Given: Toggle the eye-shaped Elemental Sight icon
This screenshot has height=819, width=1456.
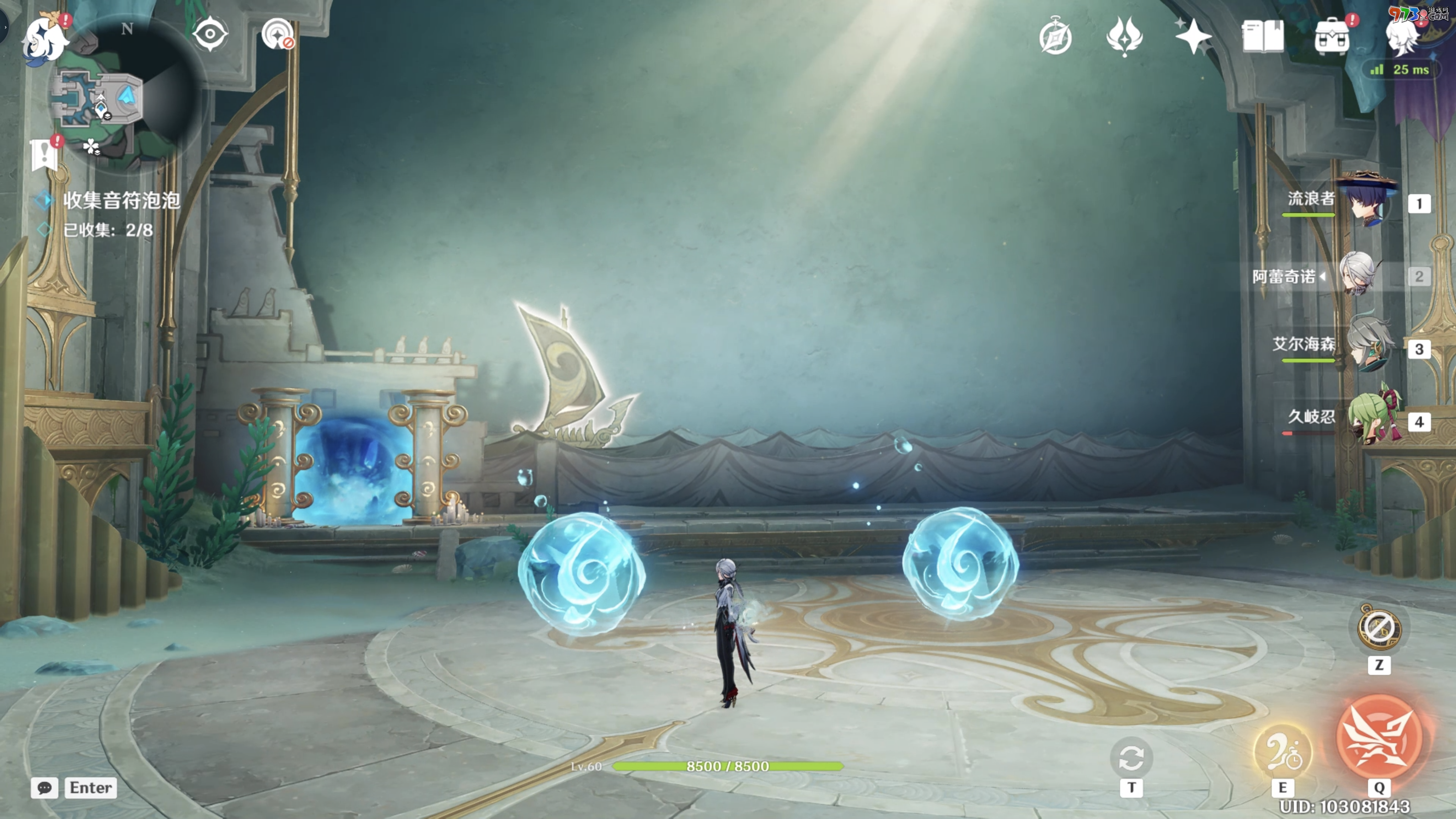Looking at the screenshot, I should (x=210, y=34).
